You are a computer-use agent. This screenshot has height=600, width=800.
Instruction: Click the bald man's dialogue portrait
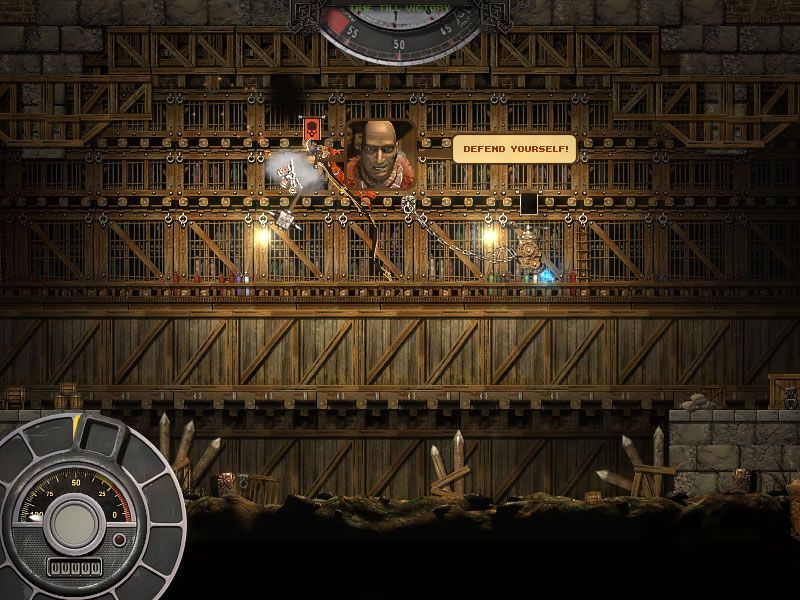pyautogui.click(x=380, y=155)
